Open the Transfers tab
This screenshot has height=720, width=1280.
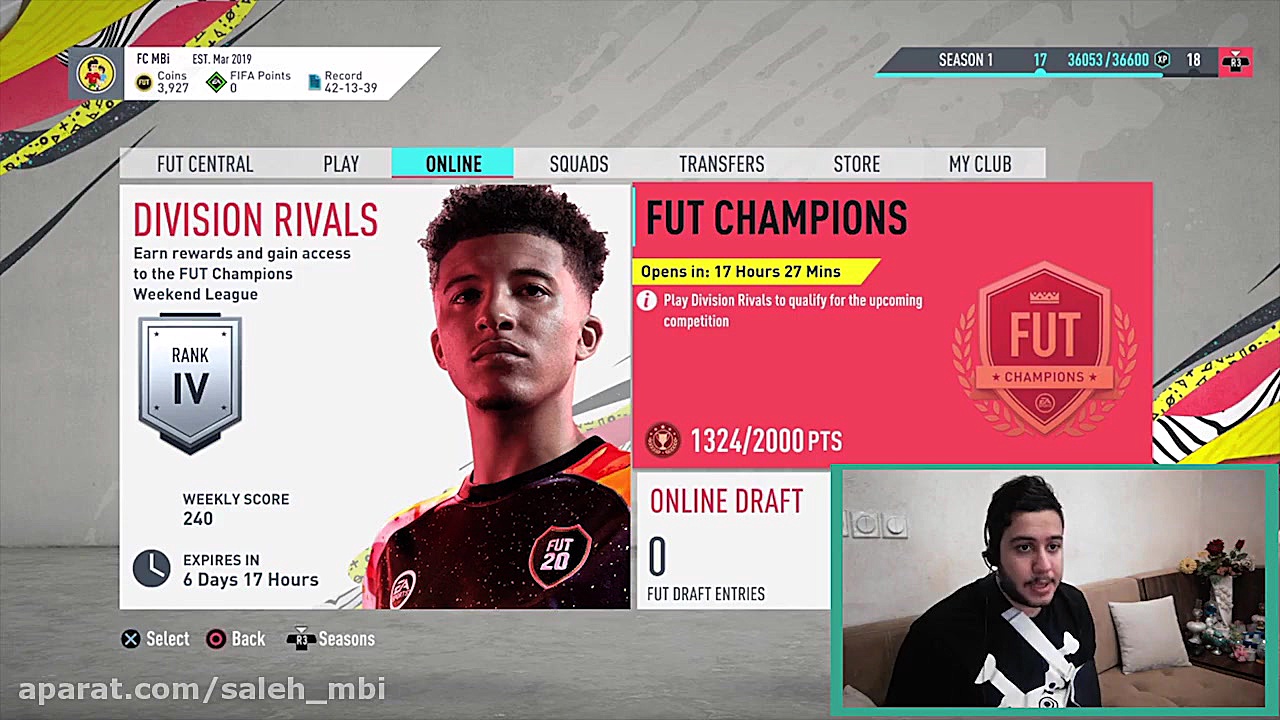(721, 164)
